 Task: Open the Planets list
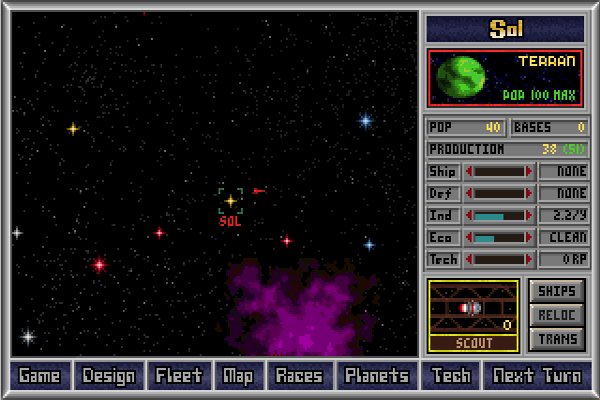(376, 376)
